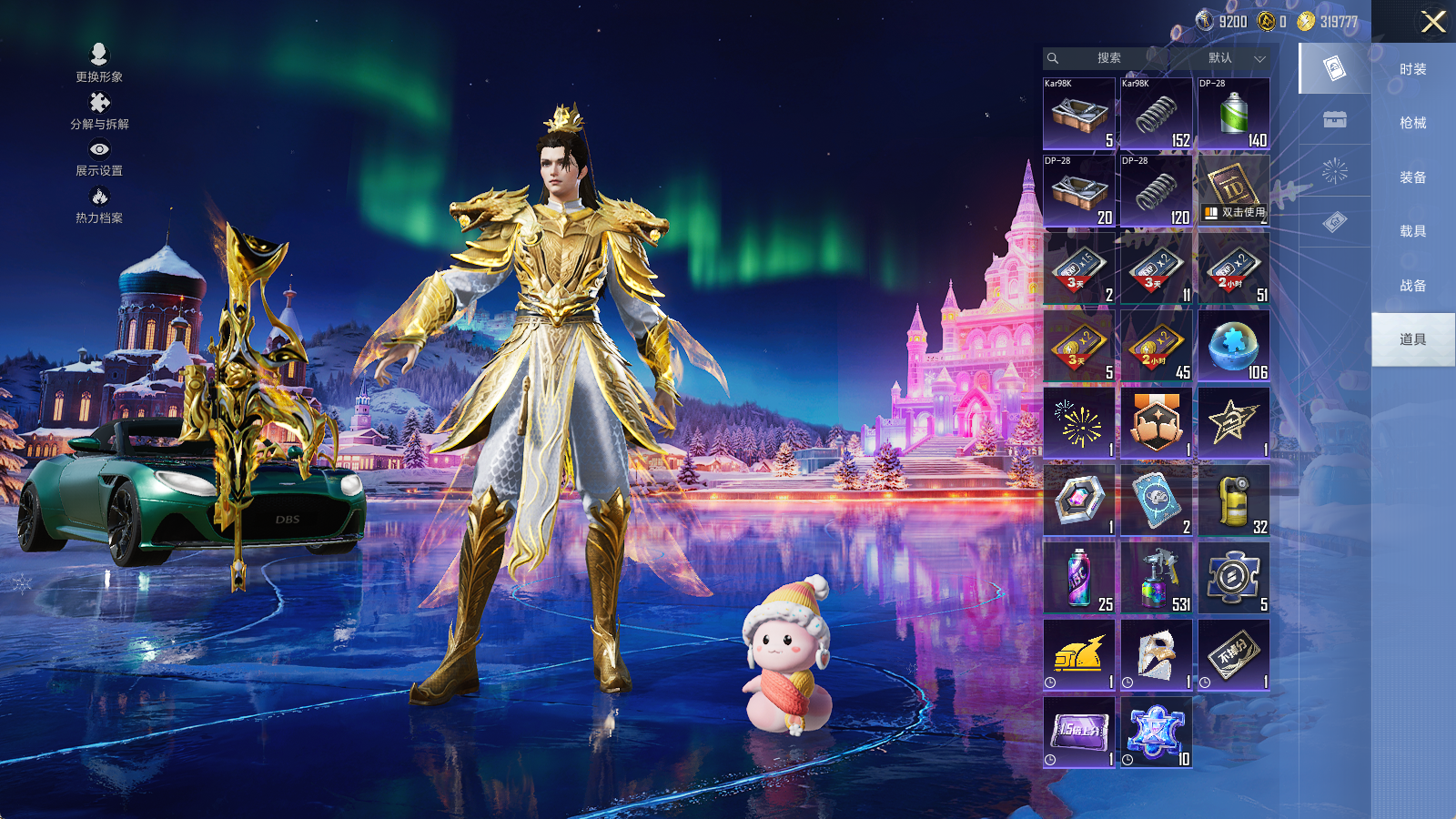
Task: Select the 装备 equipment tab
Action: 1412,177
